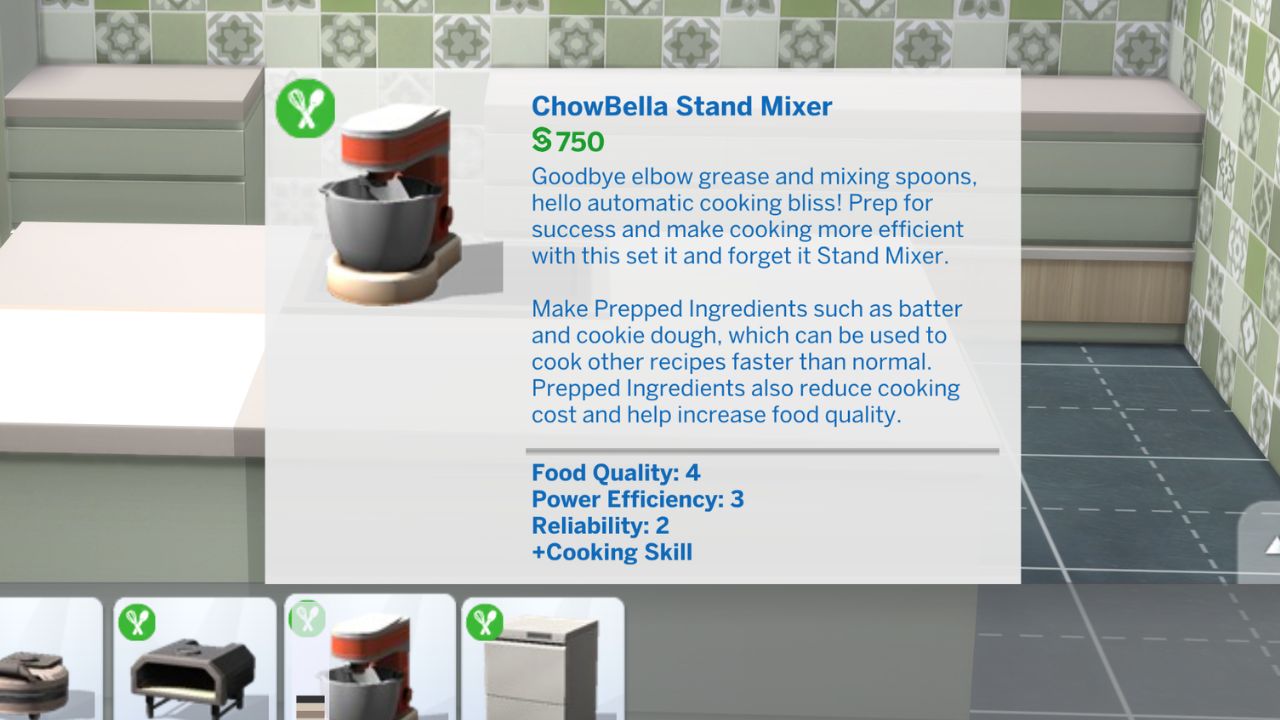Screen dimensions: 1280x720
Task: Click the tan swatch at the bottom of the strip
Action: (x=309, y=716)
